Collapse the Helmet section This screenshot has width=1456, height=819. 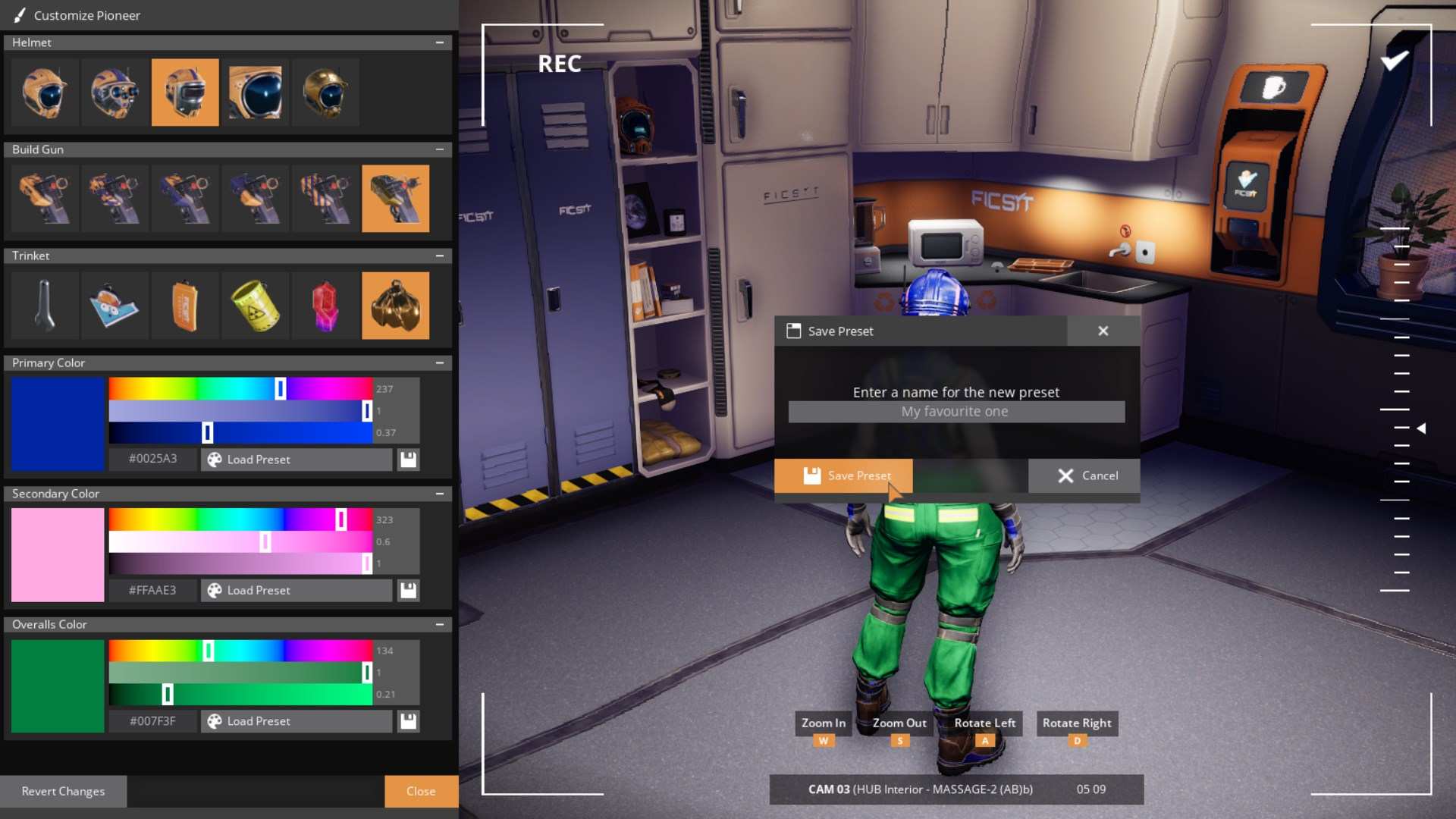pos(441,42)
